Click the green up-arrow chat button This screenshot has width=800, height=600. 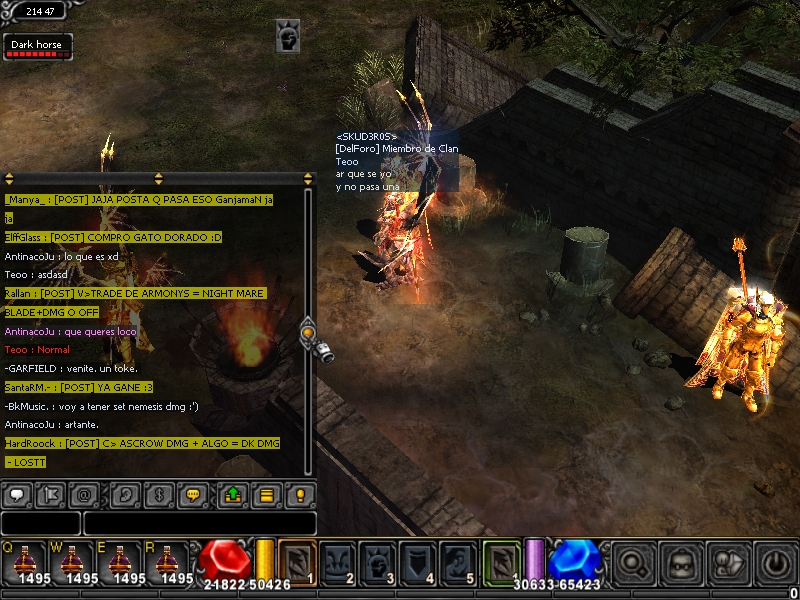(233, 494)
